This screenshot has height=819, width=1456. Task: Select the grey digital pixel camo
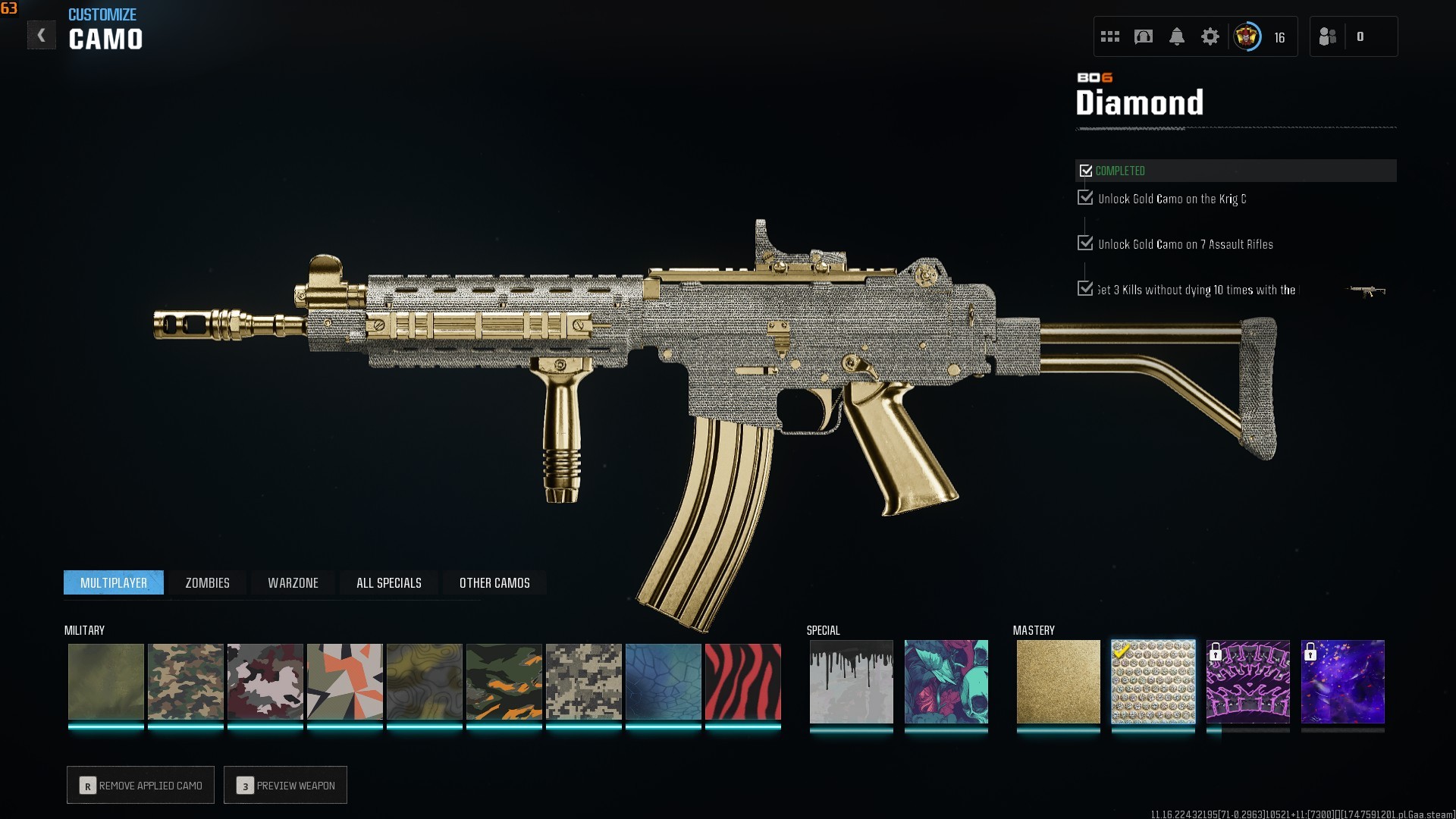(x=583, y=682)
